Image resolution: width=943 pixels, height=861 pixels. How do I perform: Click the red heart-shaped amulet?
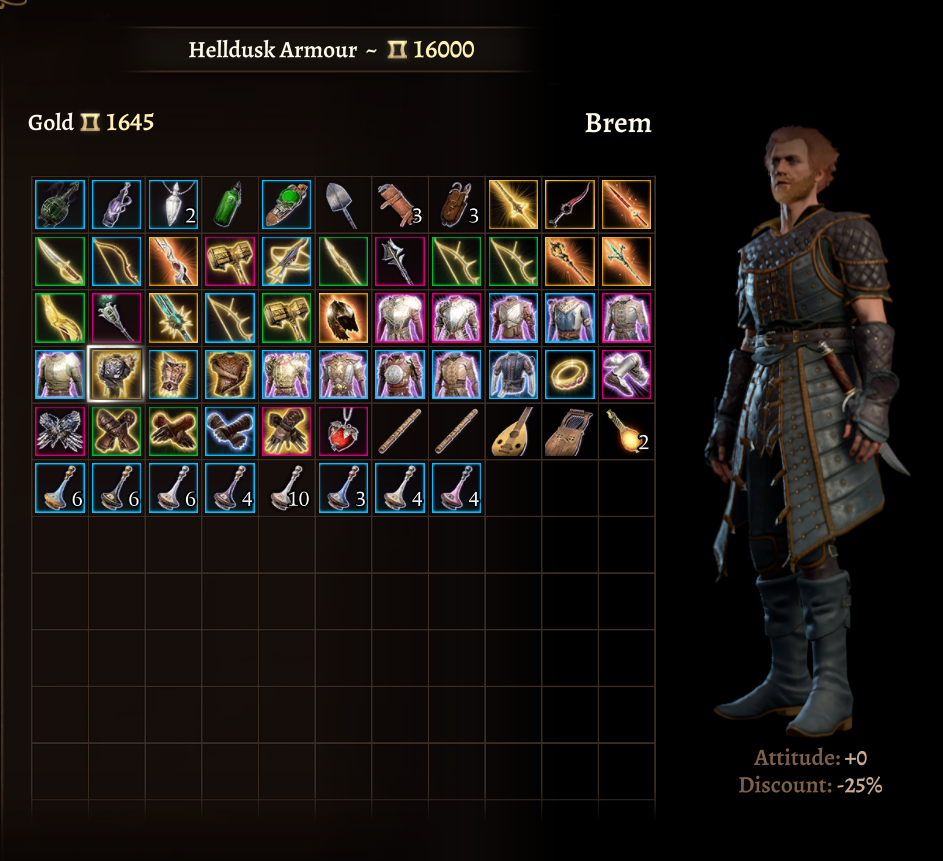343,431
